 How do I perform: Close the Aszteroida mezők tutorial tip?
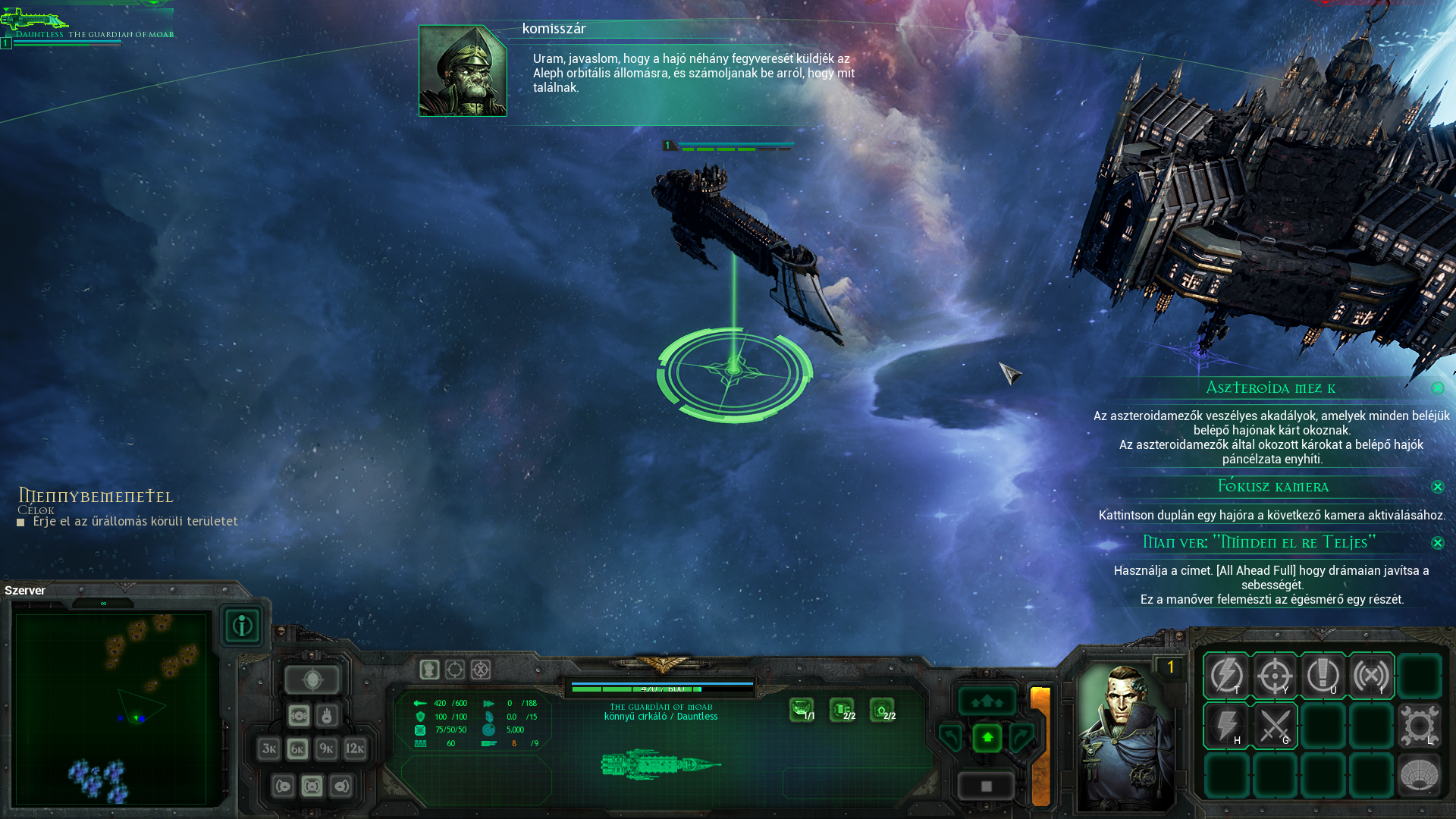(1438, 388)
